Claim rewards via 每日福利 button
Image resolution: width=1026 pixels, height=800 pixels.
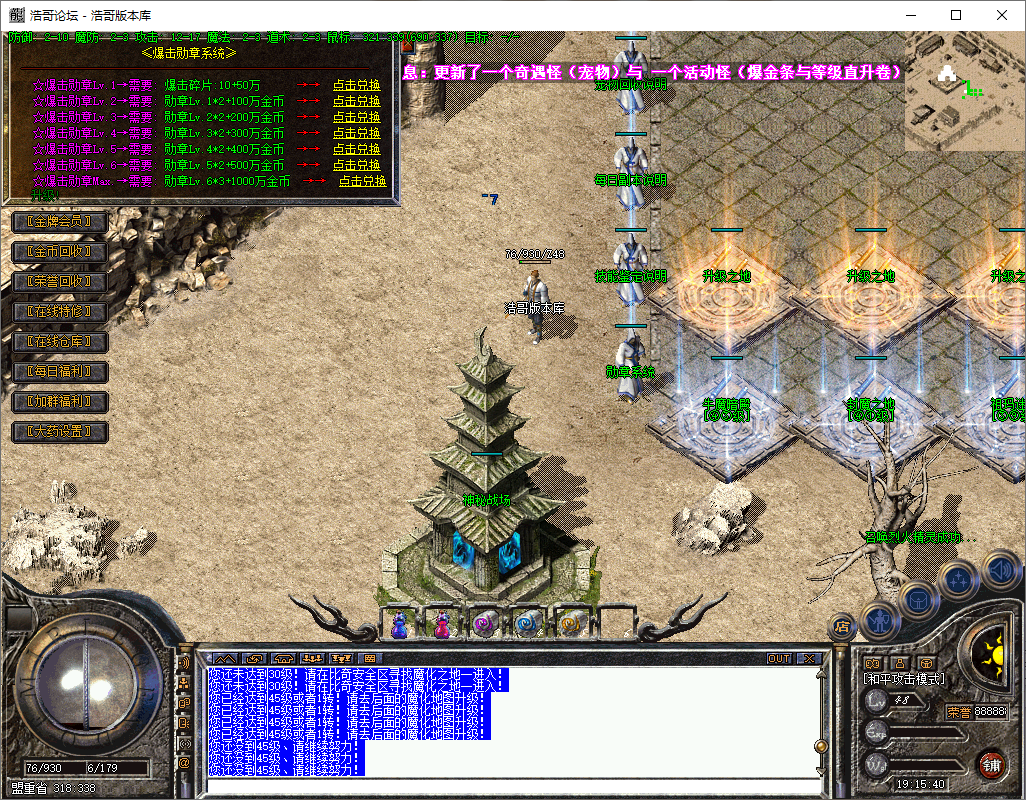pyautogui.click(x=59, y=372)
